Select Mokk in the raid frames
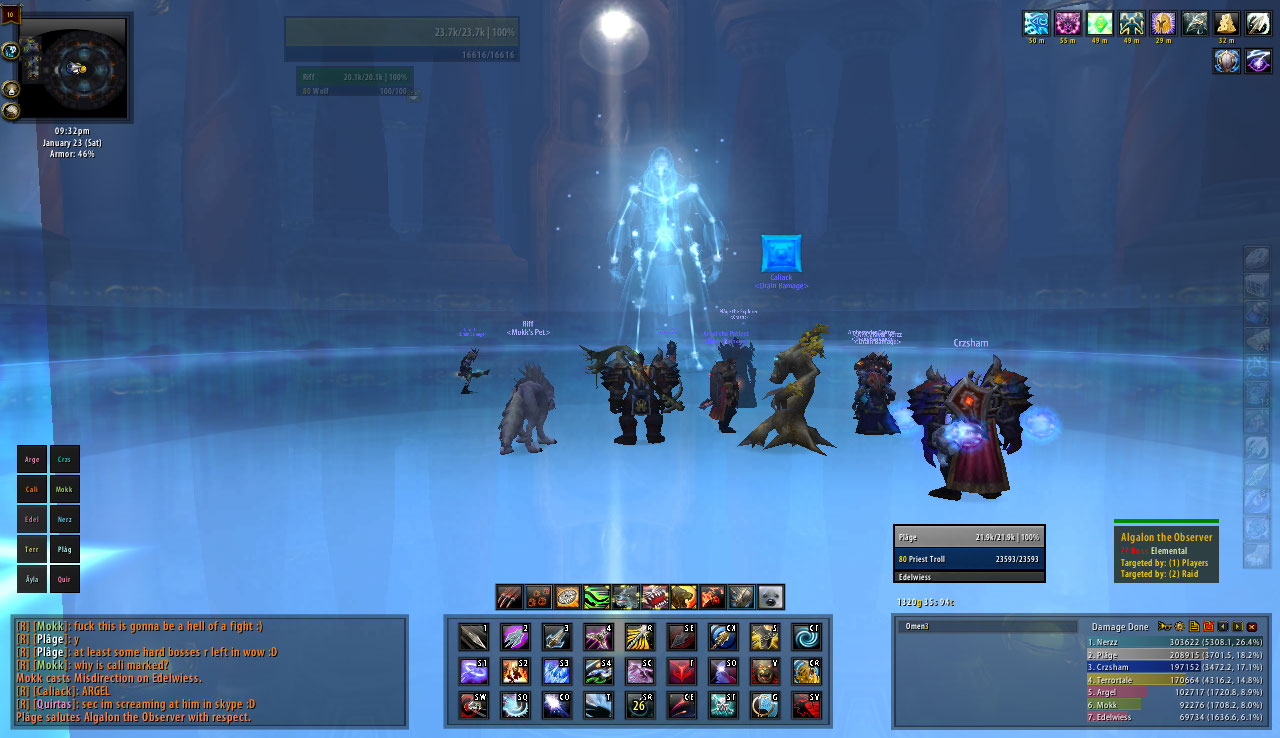The width and height of the screenshot is (1280, 738). [65, 490]
